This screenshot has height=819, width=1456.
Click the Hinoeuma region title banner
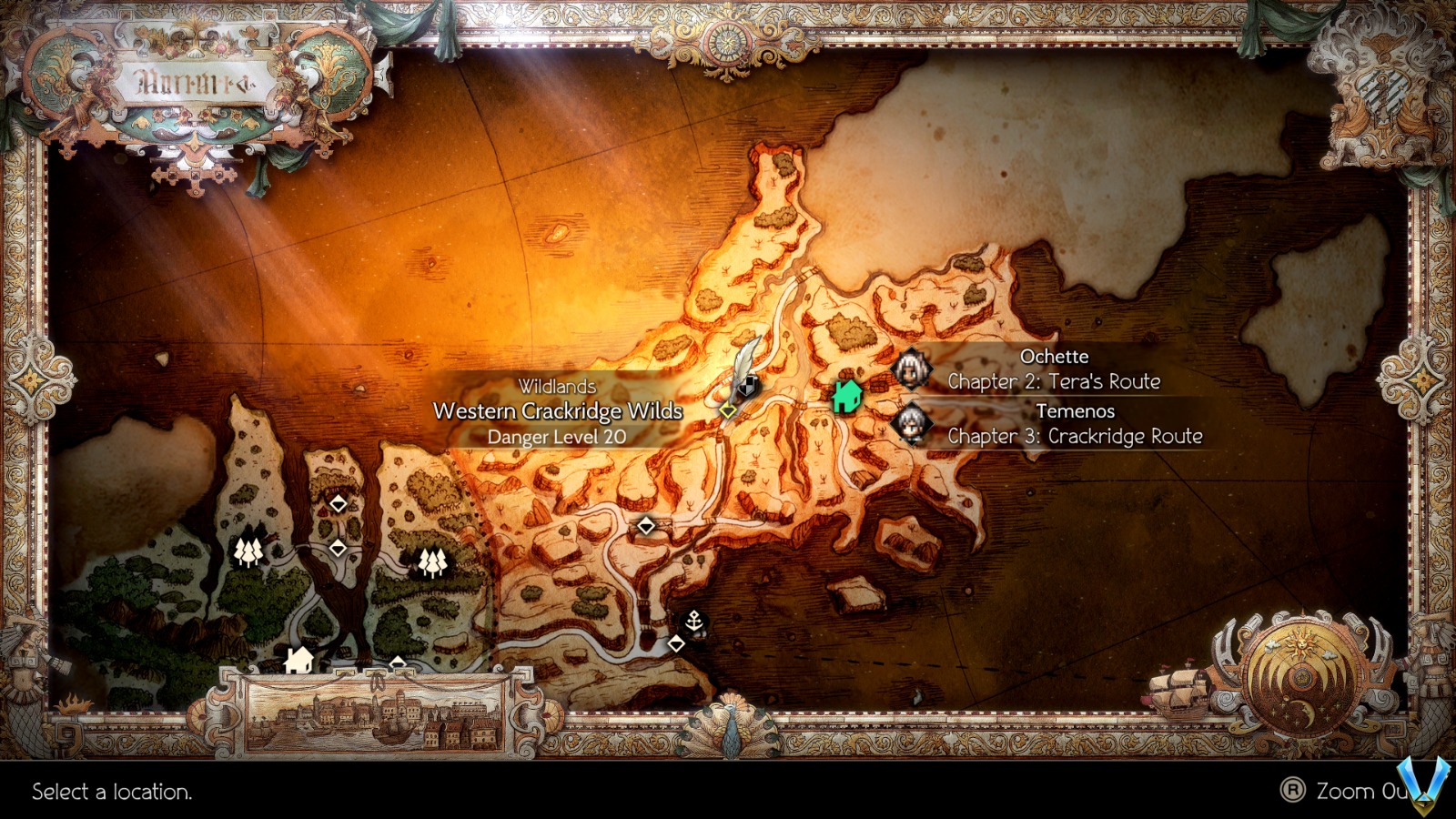pos(196,82)
